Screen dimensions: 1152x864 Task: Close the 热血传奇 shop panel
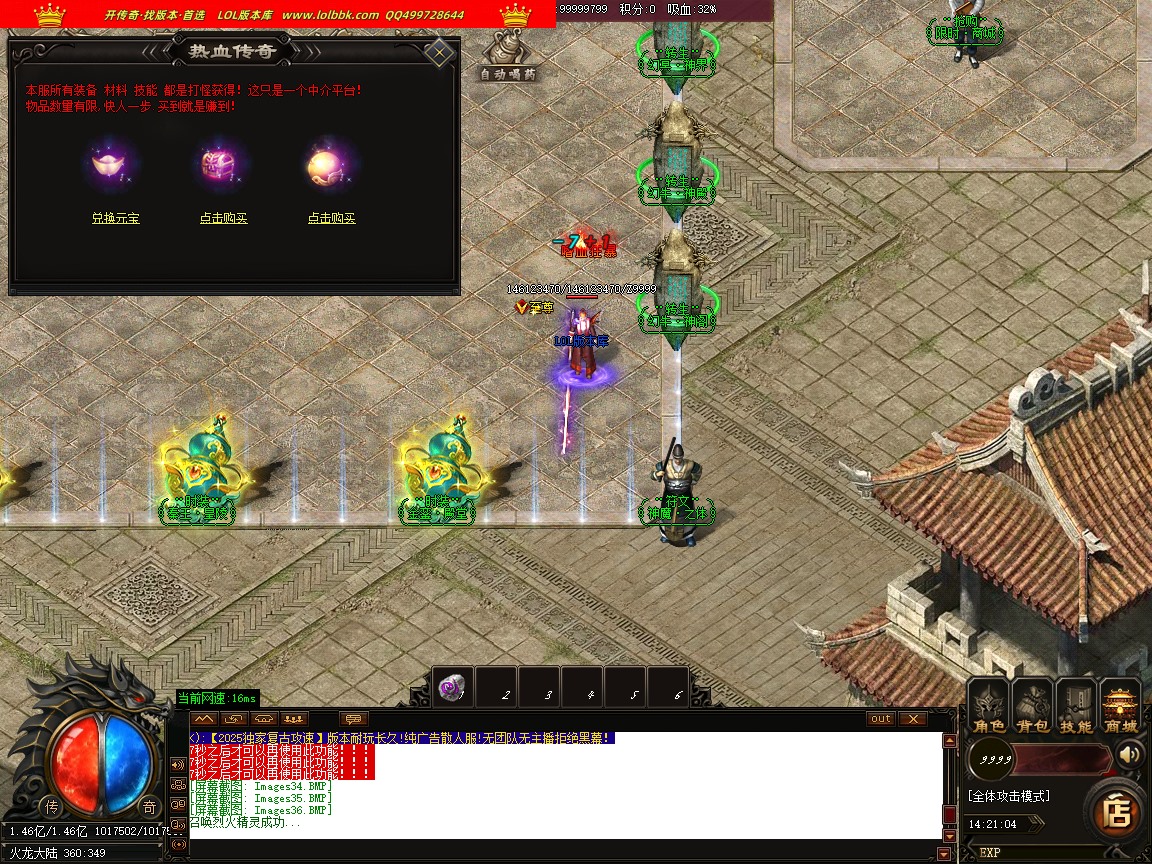click(x=438, y=52)
